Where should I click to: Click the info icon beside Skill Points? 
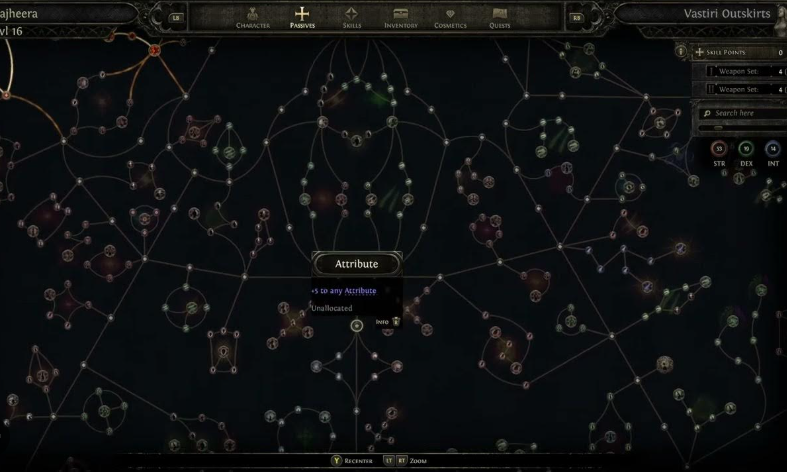pyautogui.click(x=681, y=52)
